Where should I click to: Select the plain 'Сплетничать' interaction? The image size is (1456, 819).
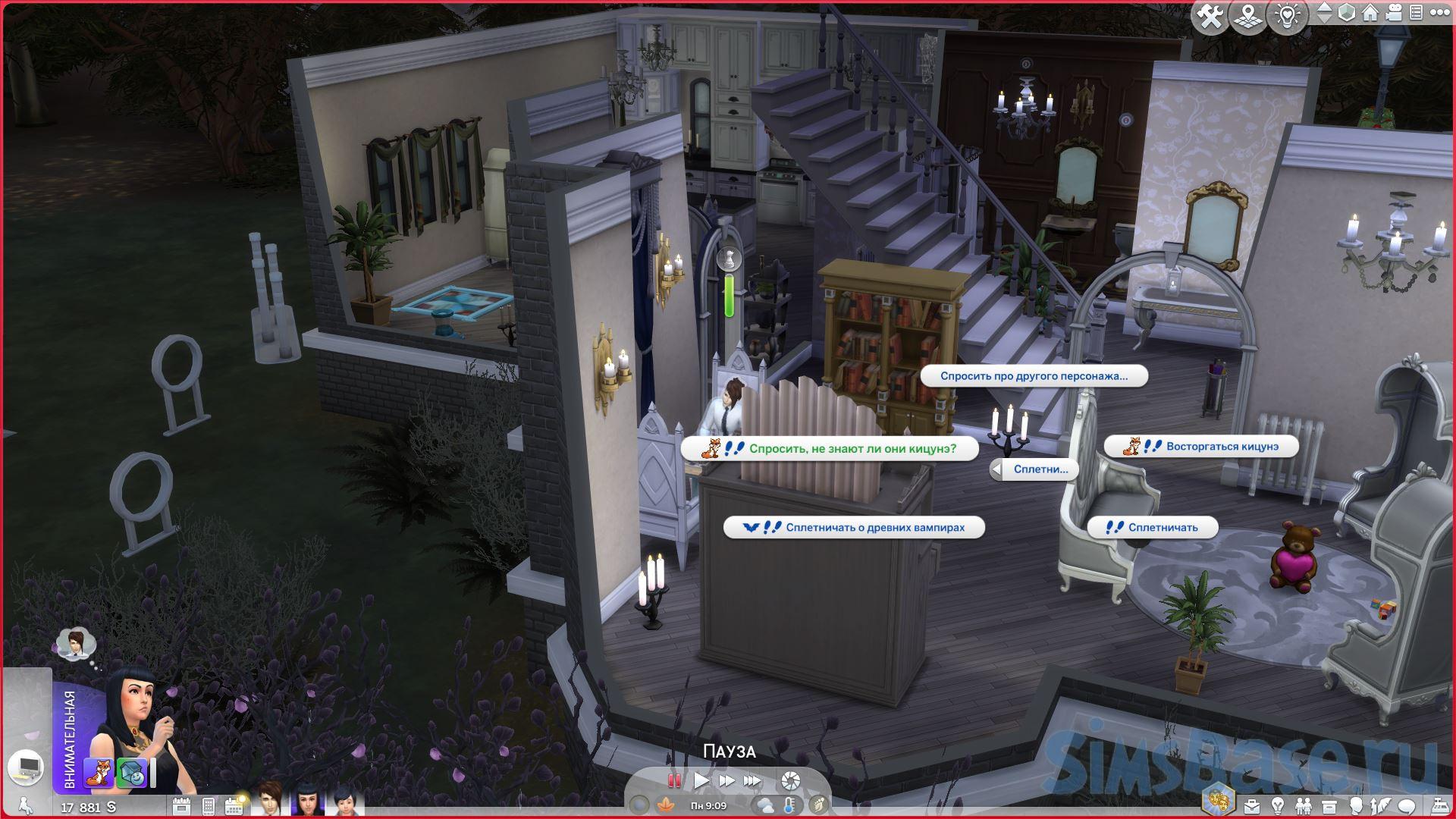[x=1153, y=527]
